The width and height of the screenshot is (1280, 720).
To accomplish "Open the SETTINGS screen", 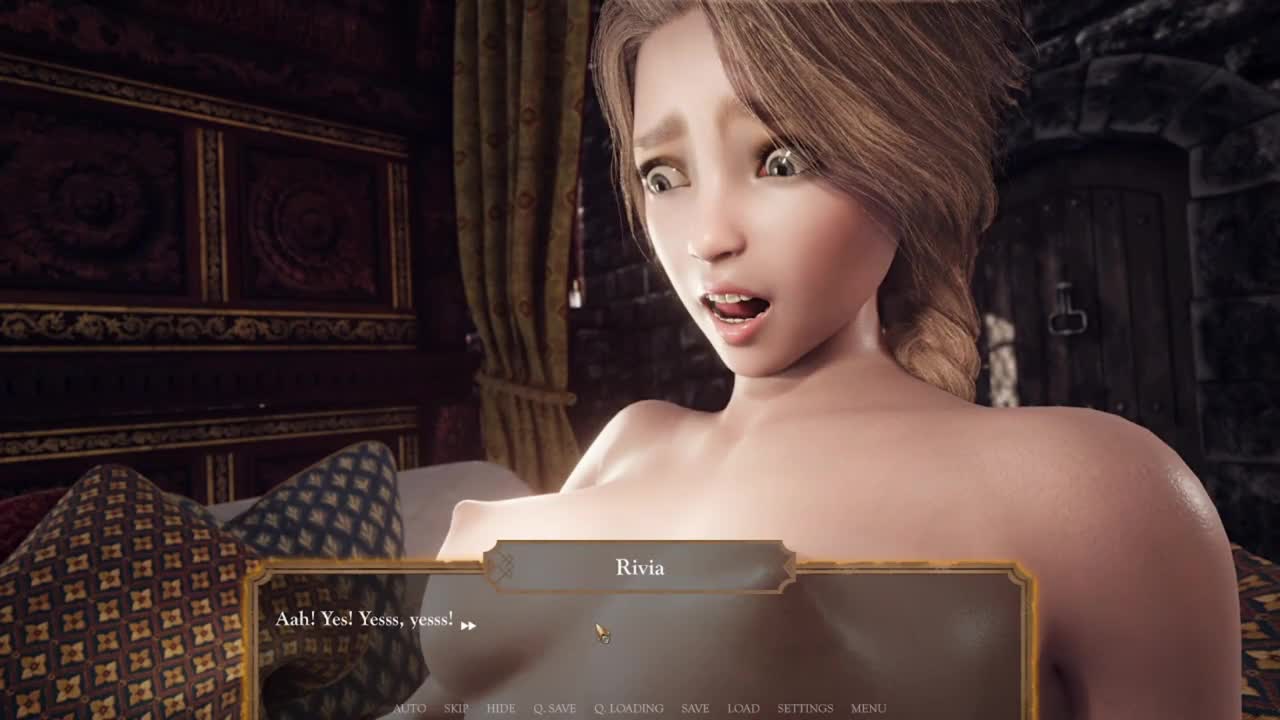I will coord(805,708).
